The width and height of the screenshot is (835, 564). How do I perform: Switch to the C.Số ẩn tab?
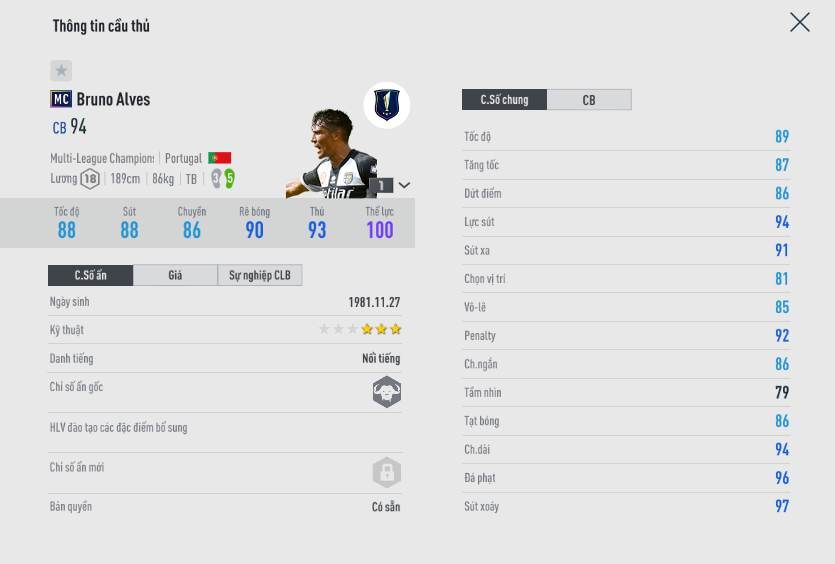90,275
